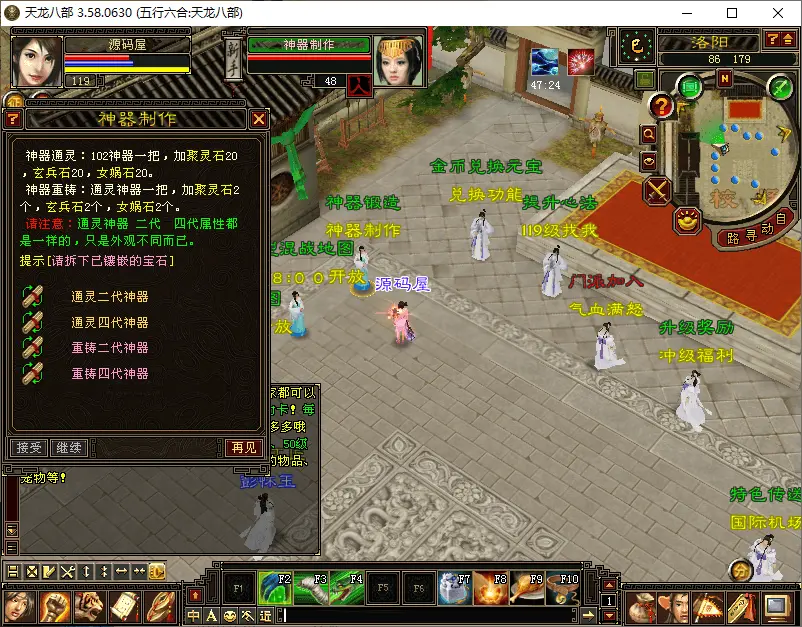Open the money pouch icon in the bottom-right bar

pos(640,606)
